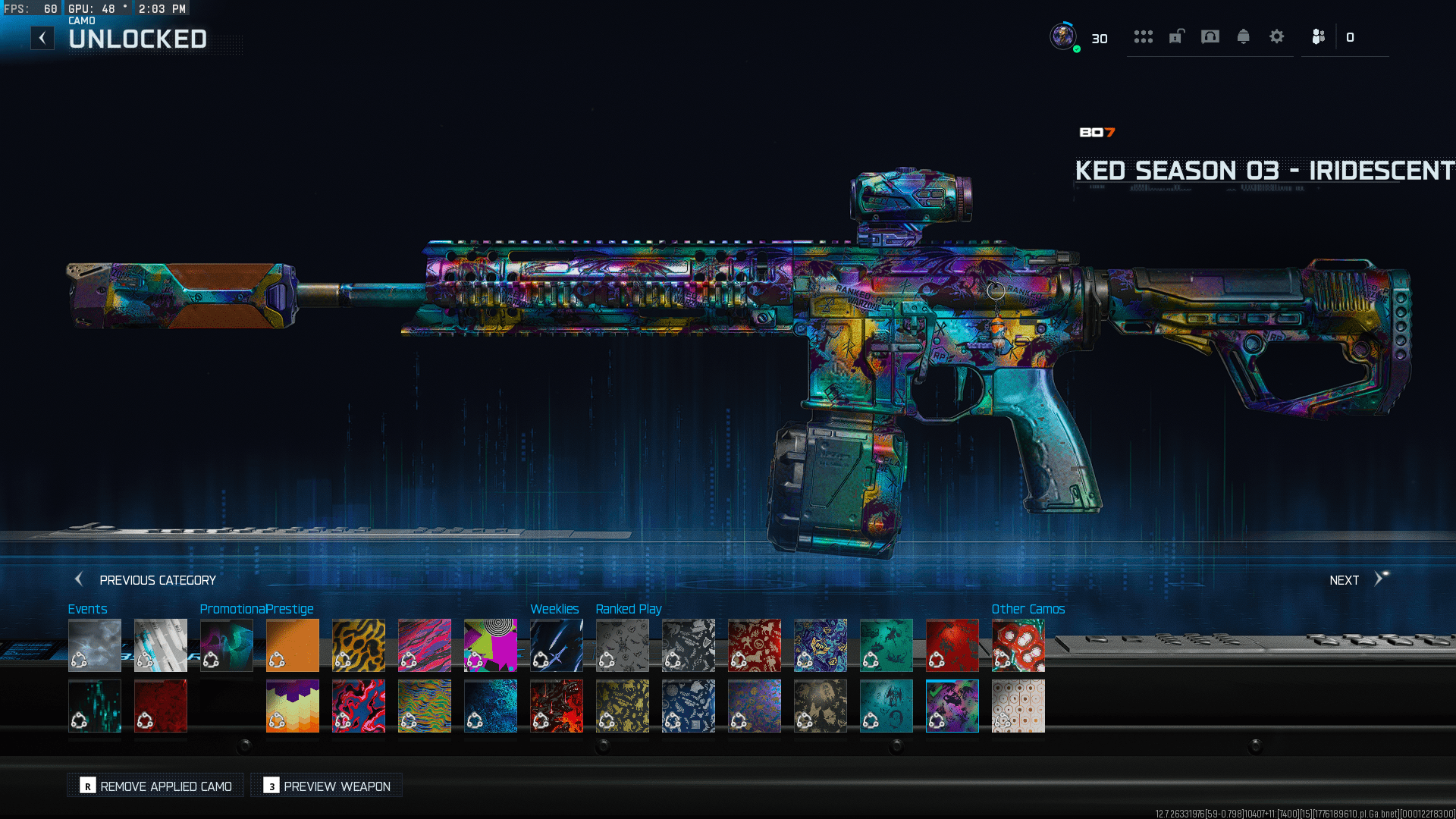Image resolution: width=1456 pixels, height=819 pixels.
Task: Click the open padlock icon
Action: (x=1176, y=36)
